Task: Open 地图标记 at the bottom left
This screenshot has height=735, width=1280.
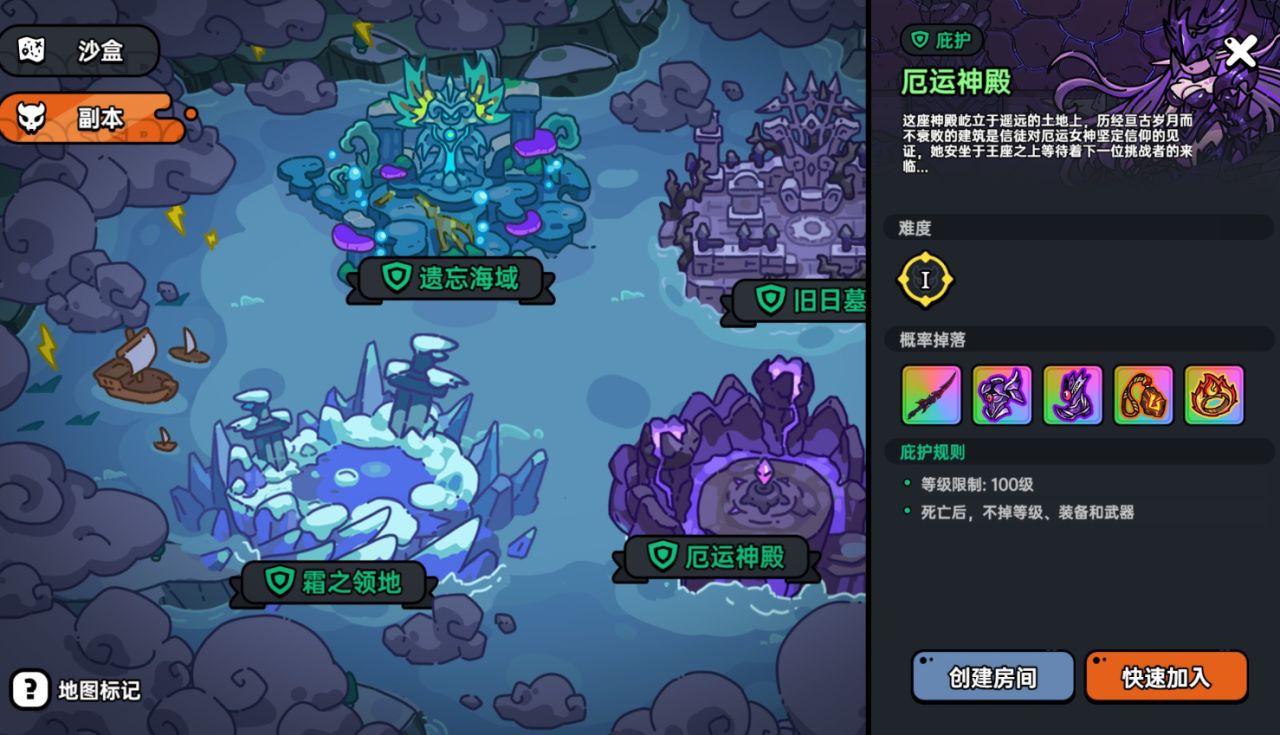Action: pos(100,689)
